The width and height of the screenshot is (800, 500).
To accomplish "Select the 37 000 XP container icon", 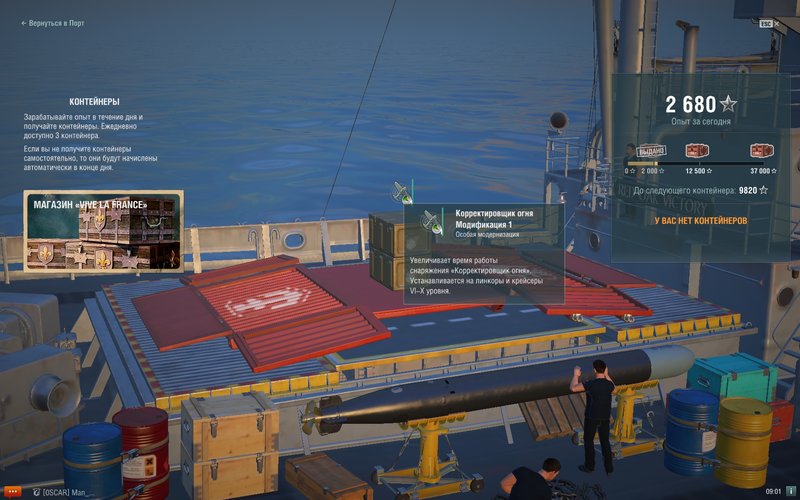I will click(764, 151).
